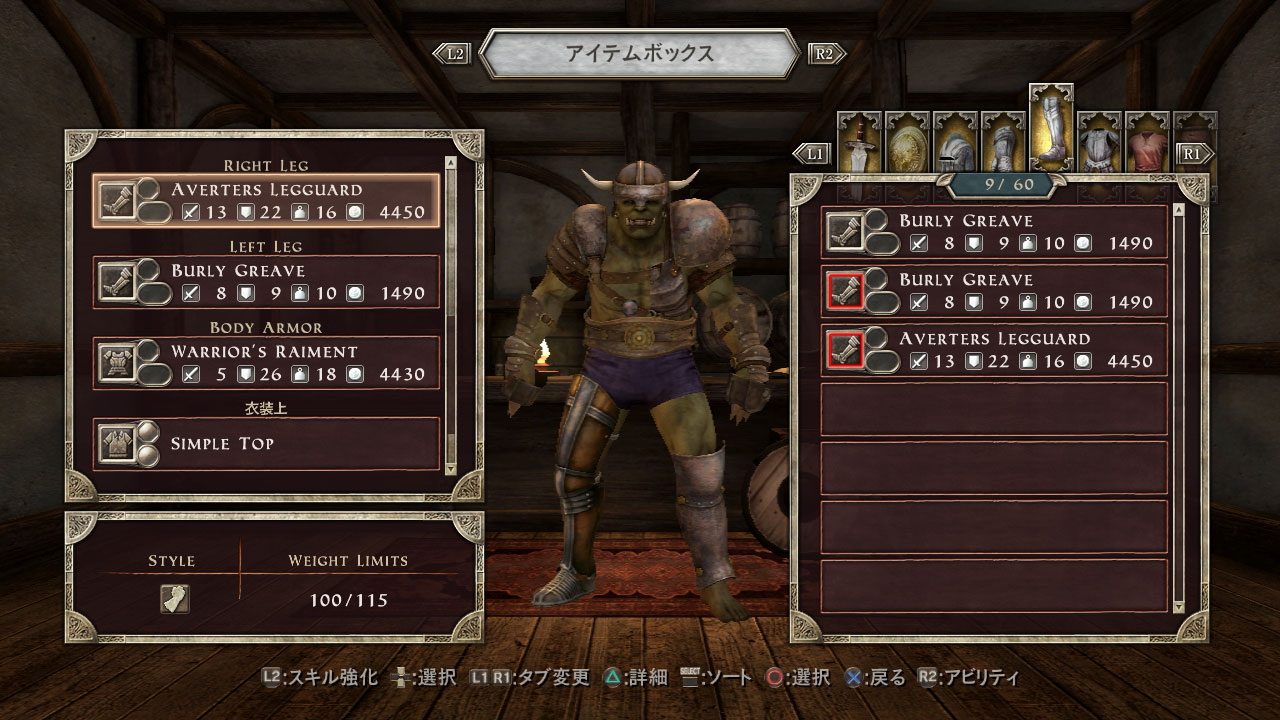This screenshot has height=720, width=1280.
Task: Select the leg armor tab
Action: [1051, 129]
